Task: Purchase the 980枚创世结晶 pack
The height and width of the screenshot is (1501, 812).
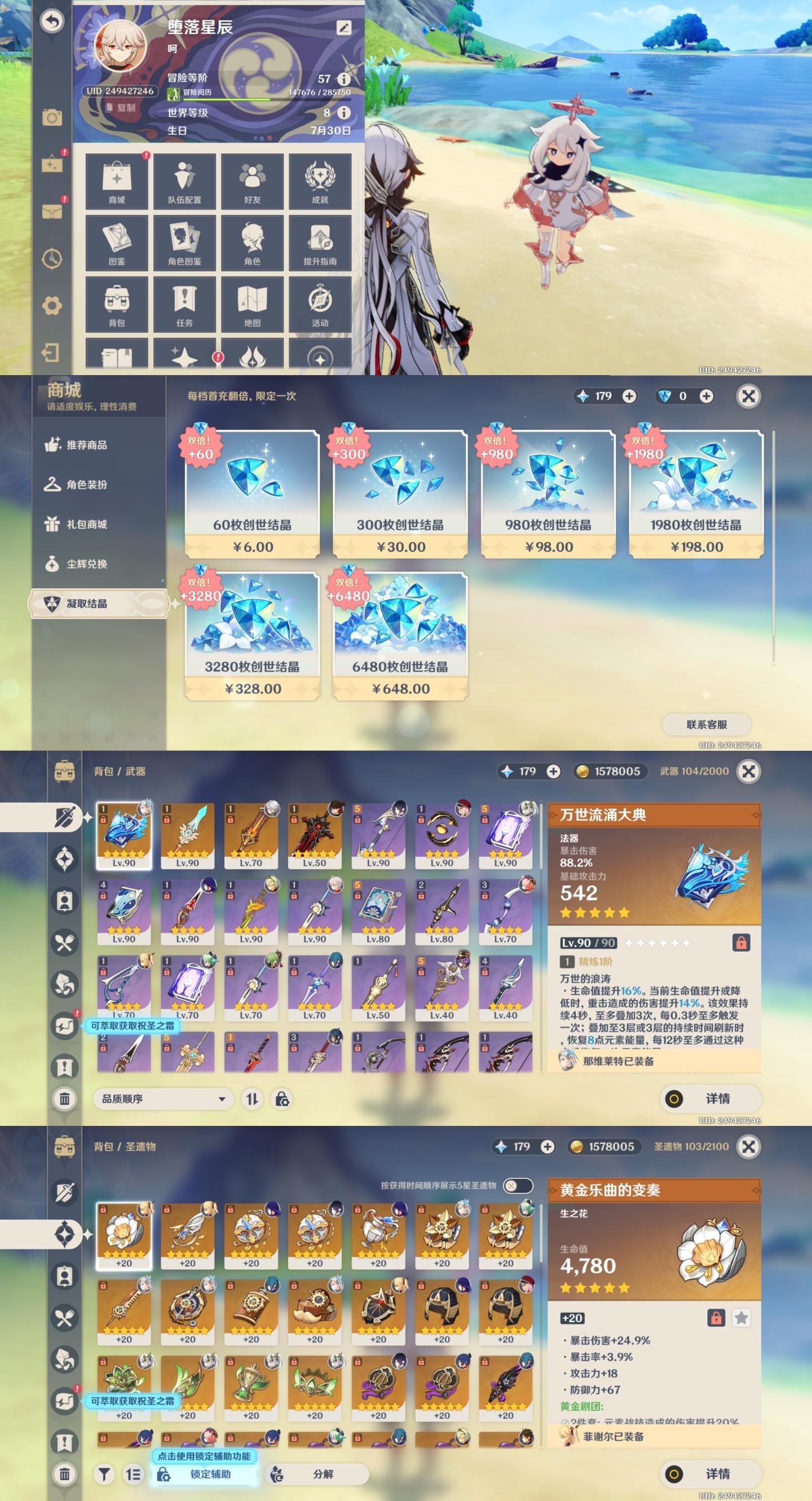Action: pyautogui.click(x=548, y=494)
